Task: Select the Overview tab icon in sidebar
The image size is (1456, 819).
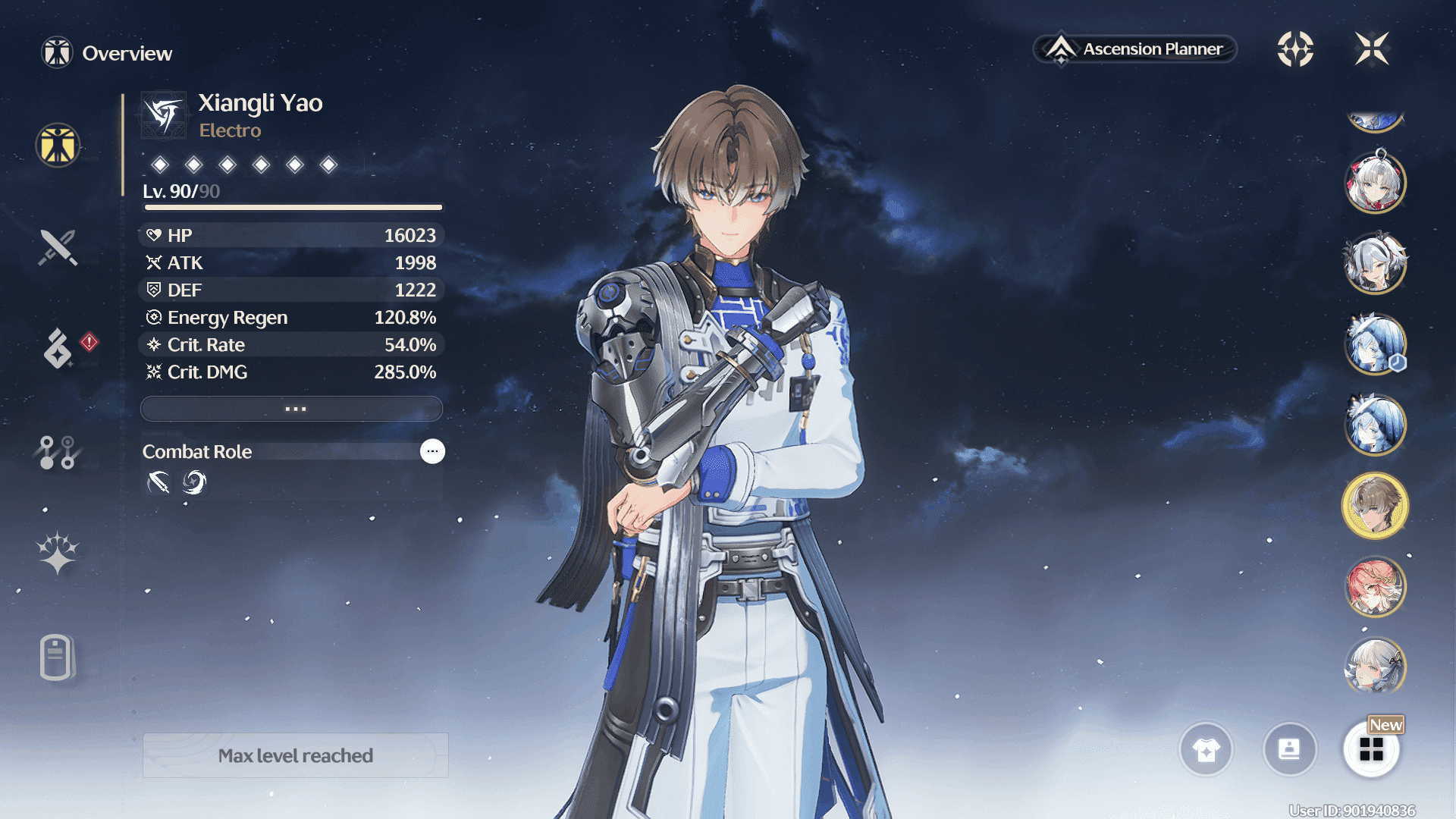Action: [x=58, y=145]
